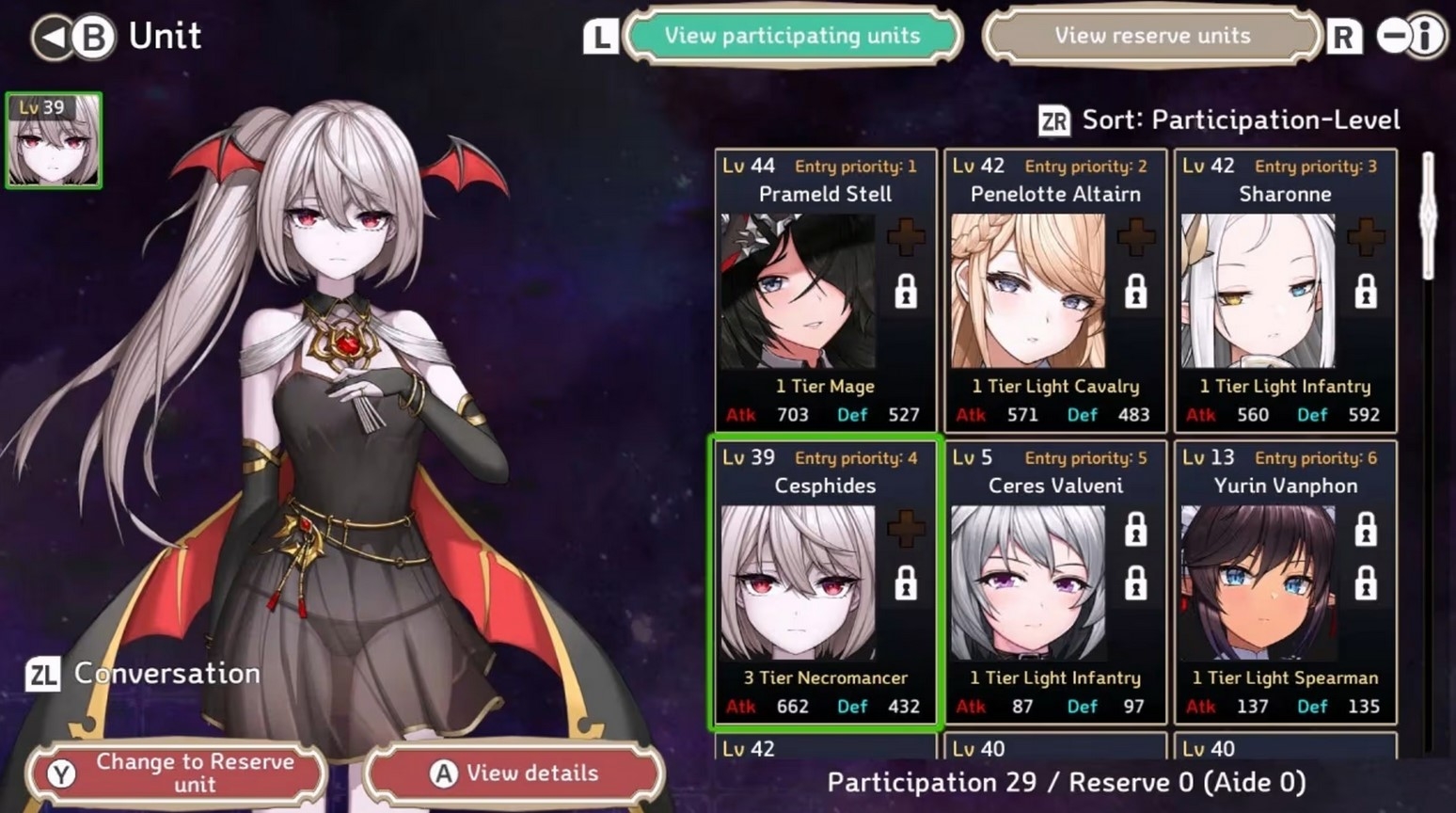
Task: Choose Penelotte Altairn's unit card
Action: click(1054, 291)
